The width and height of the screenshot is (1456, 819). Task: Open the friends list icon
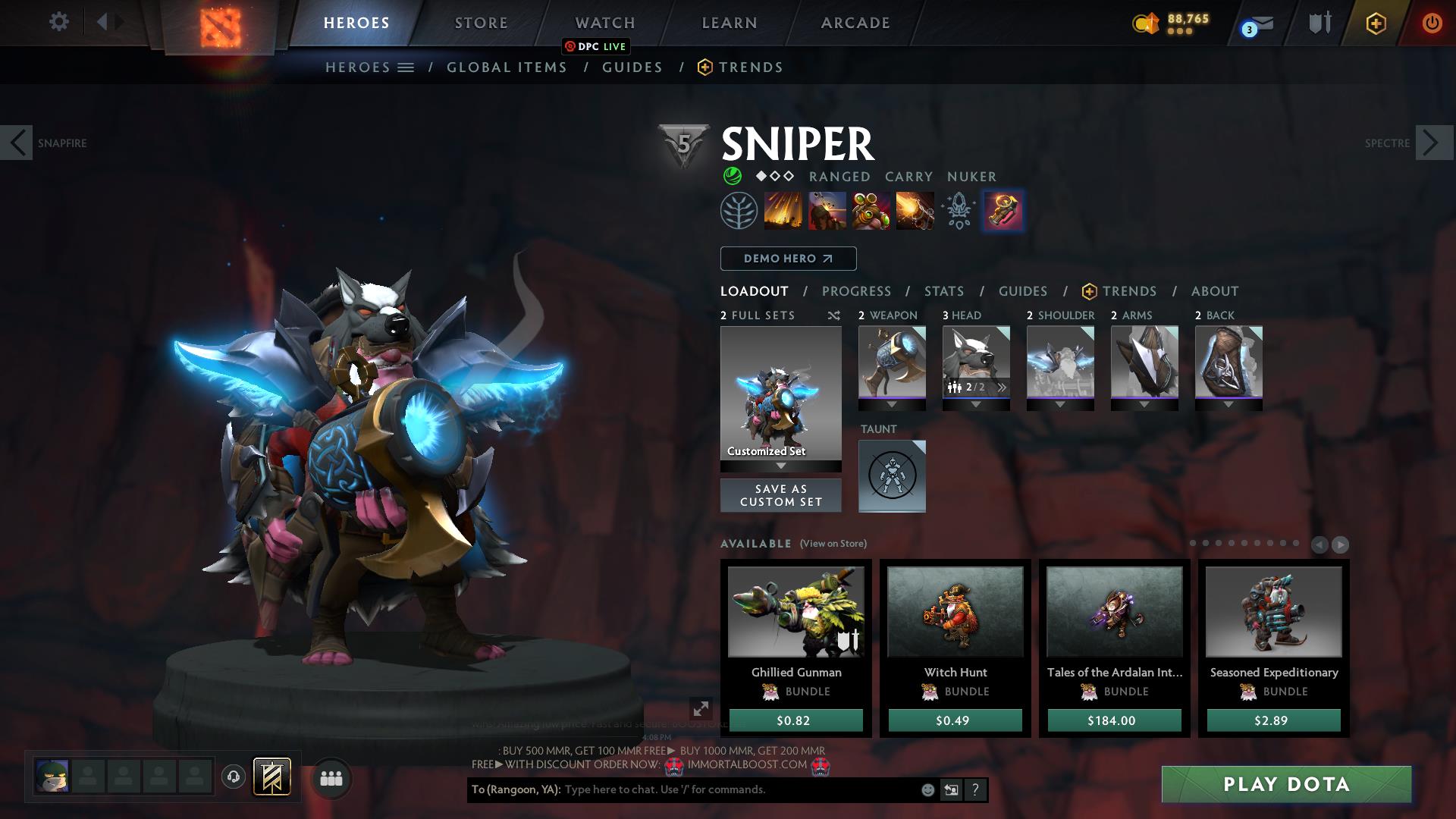[330, 777]
